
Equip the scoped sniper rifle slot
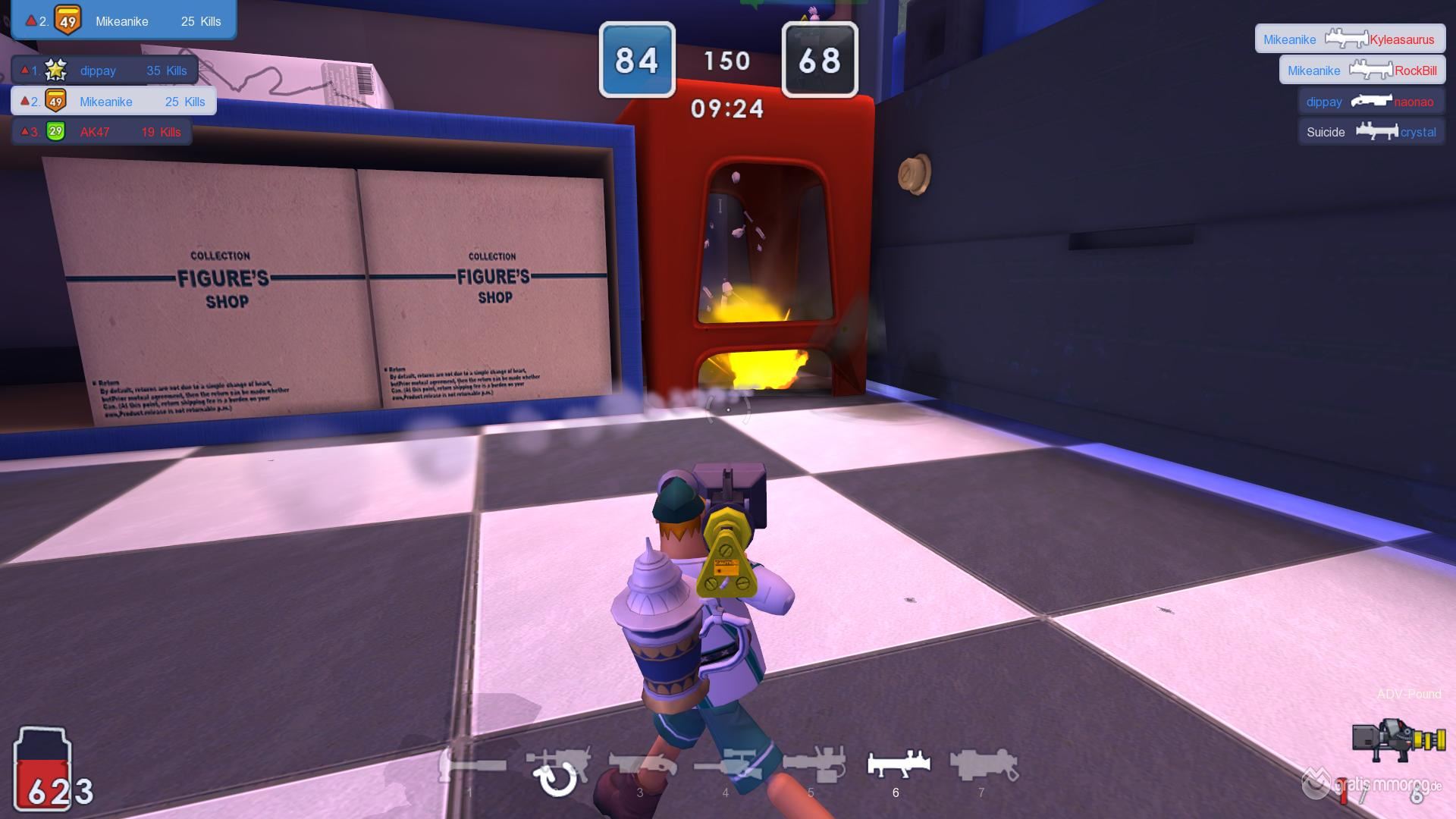(x=726, y=766)
